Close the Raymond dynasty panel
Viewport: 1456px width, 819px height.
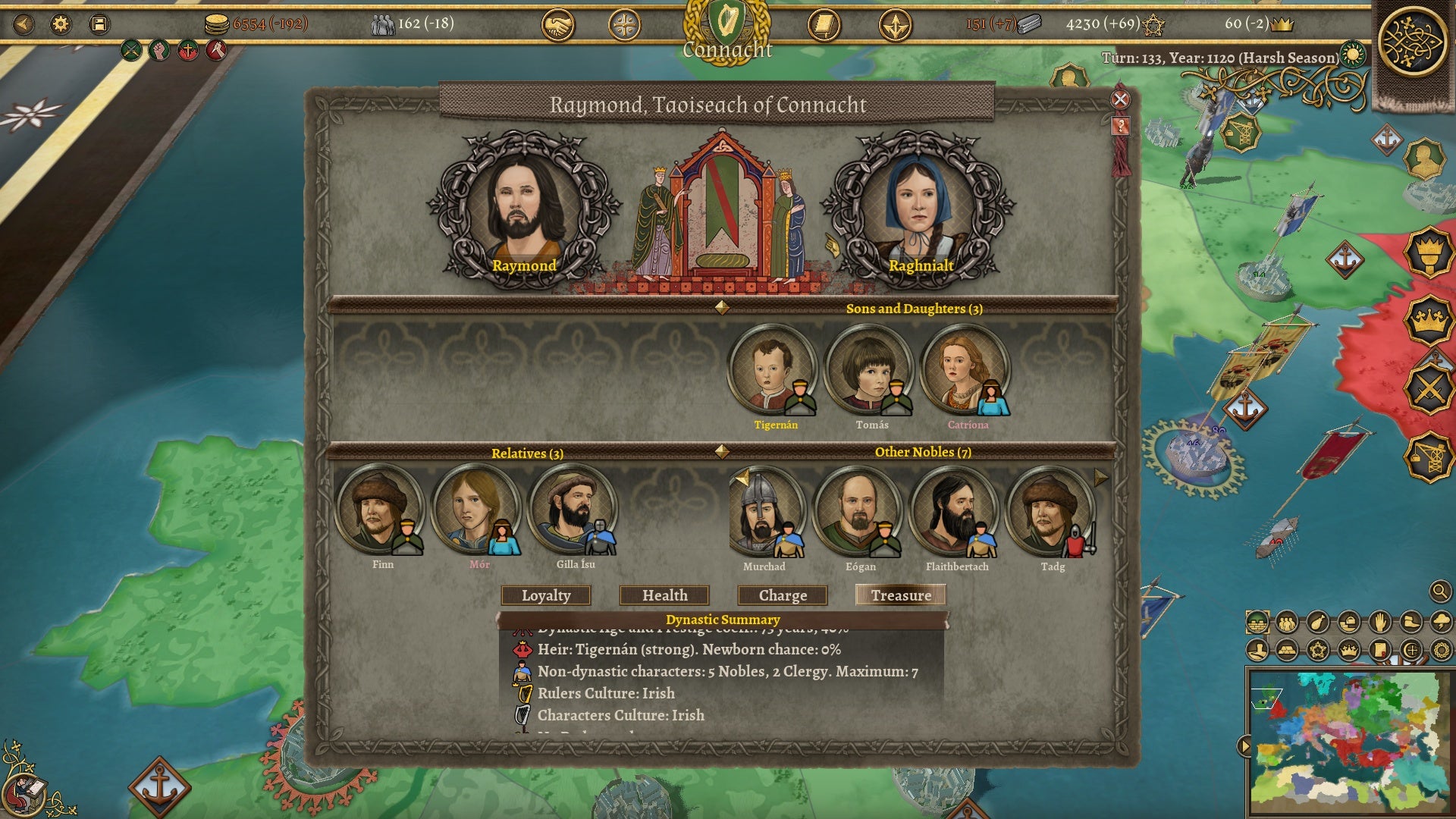coord(1120,99)
